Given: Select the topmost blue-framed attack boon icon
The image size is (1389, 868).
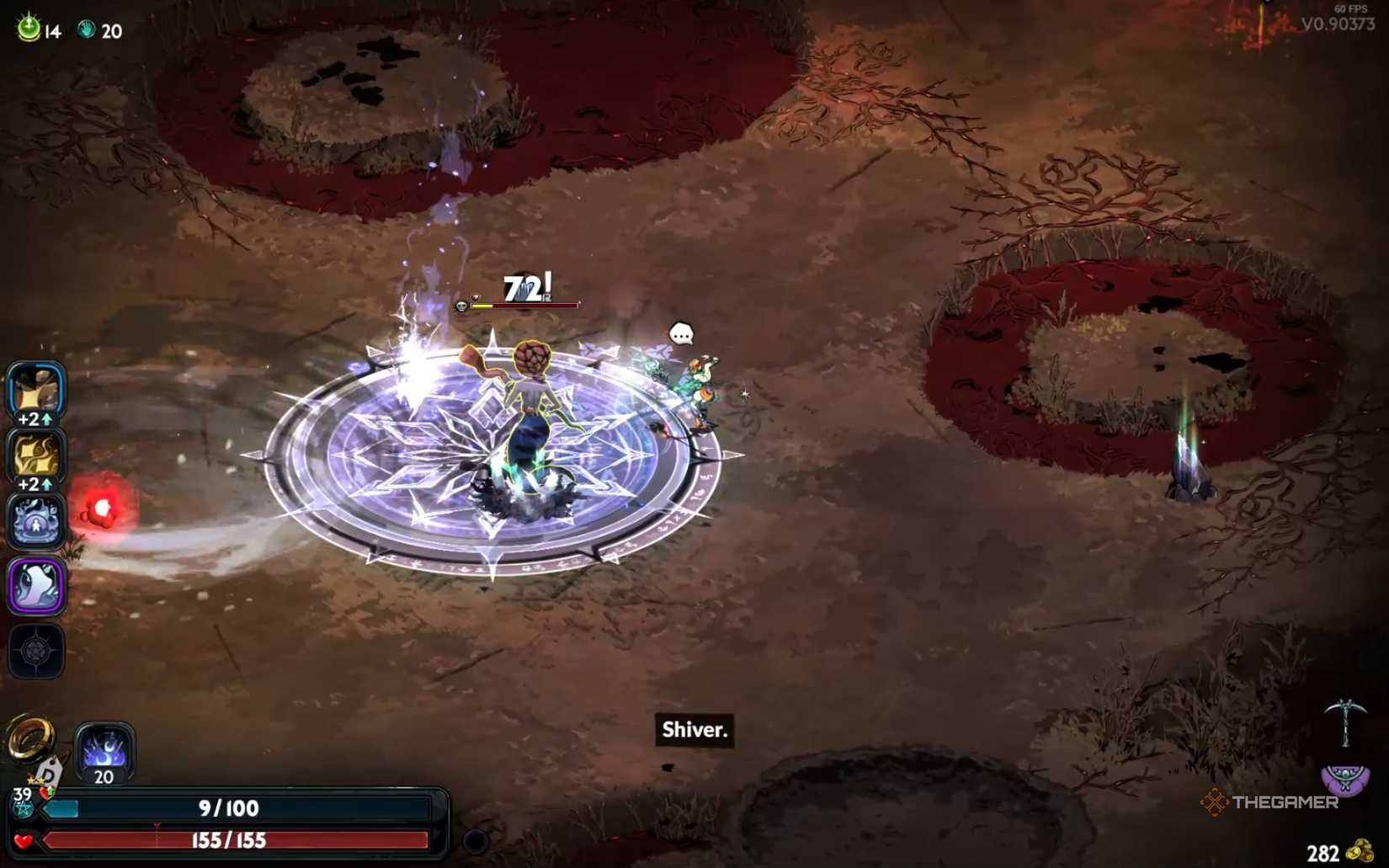Looking at the screenshot, I should coord(36,387).
